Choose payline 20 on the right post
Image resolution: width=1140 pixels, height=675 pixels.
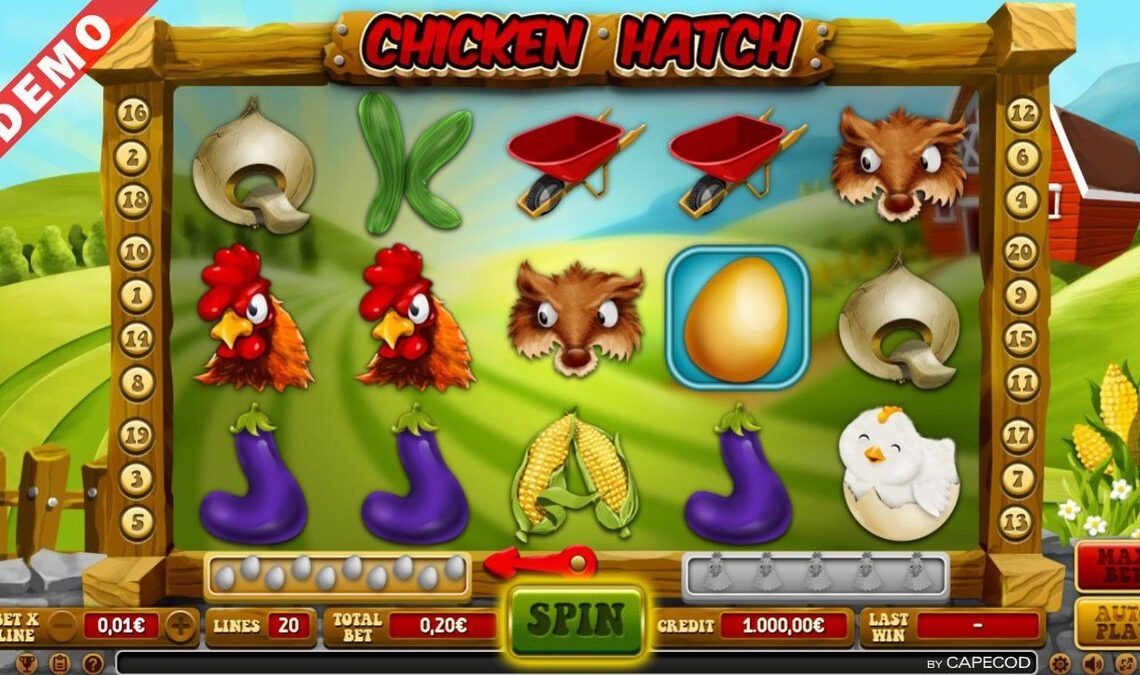click(1020, 252)
